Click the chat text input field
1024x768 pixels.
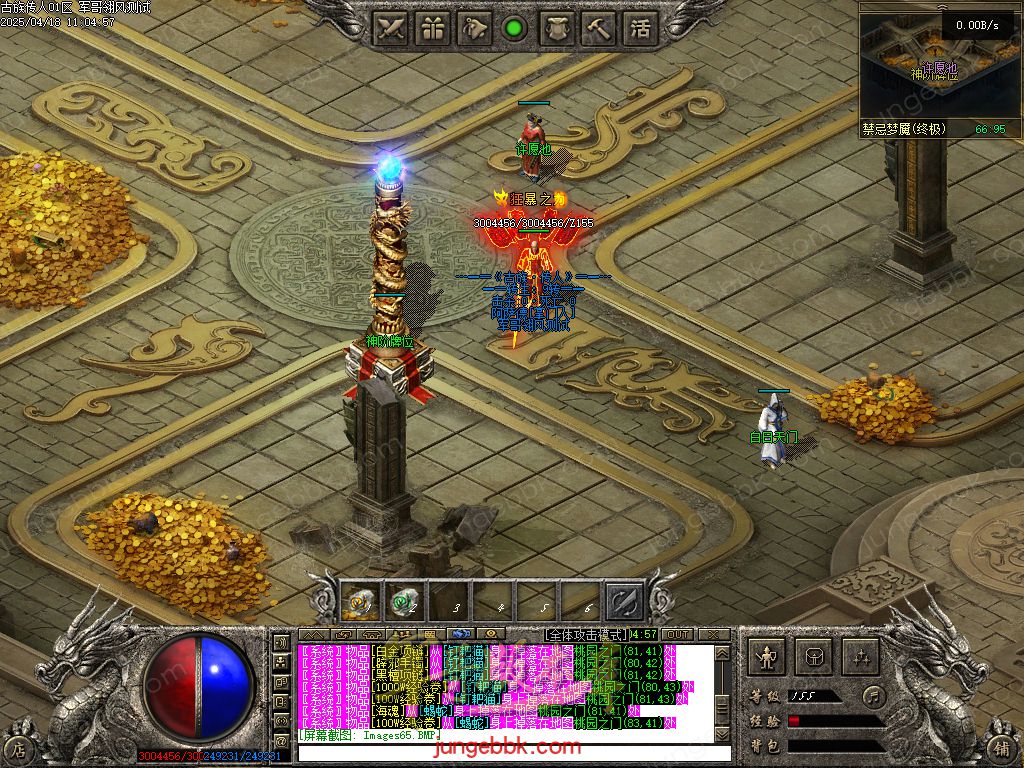click(x=500, y=752)
